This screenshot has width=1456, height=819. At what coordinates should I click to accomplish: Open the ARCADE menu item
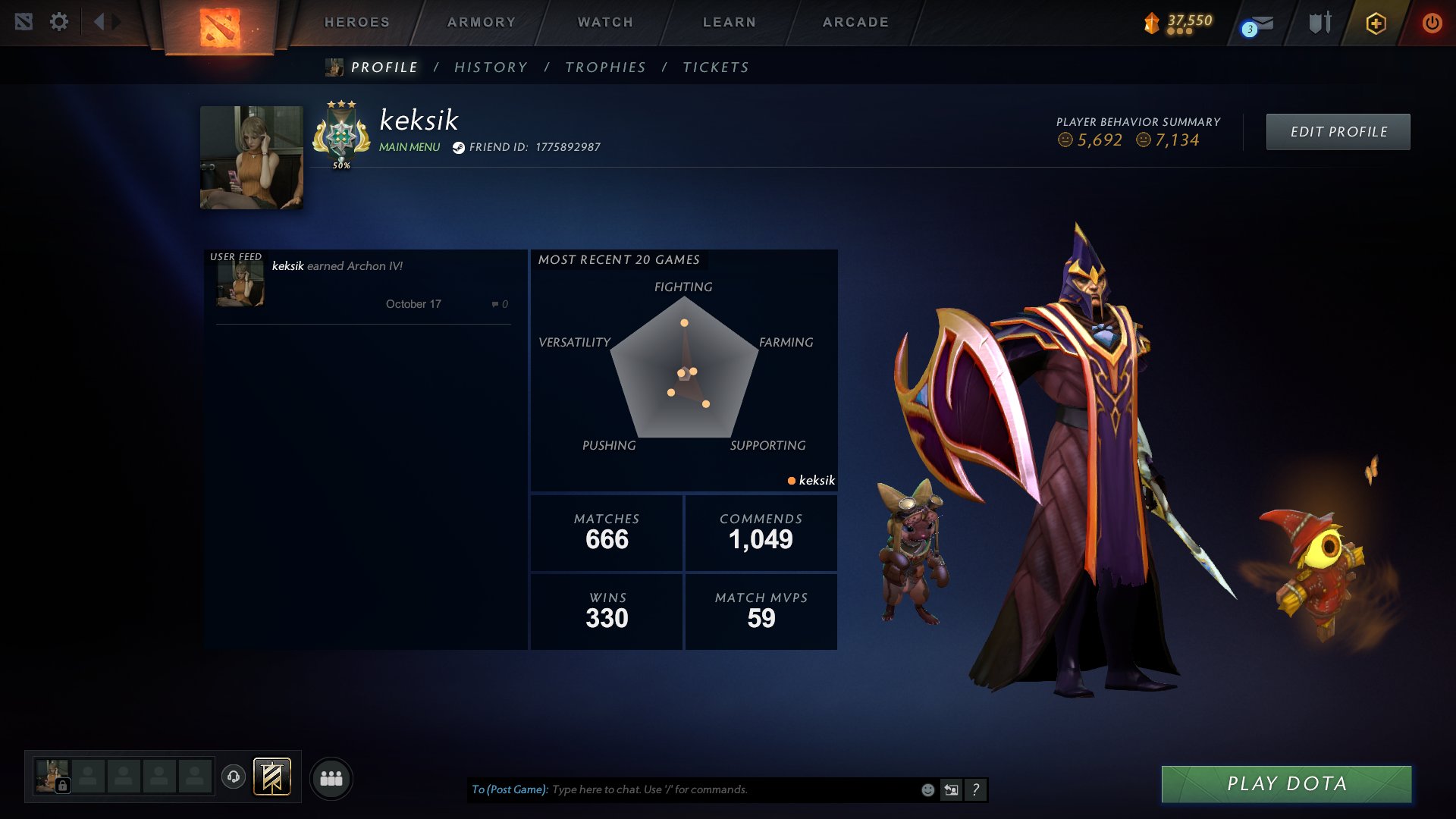pos(855,22)
